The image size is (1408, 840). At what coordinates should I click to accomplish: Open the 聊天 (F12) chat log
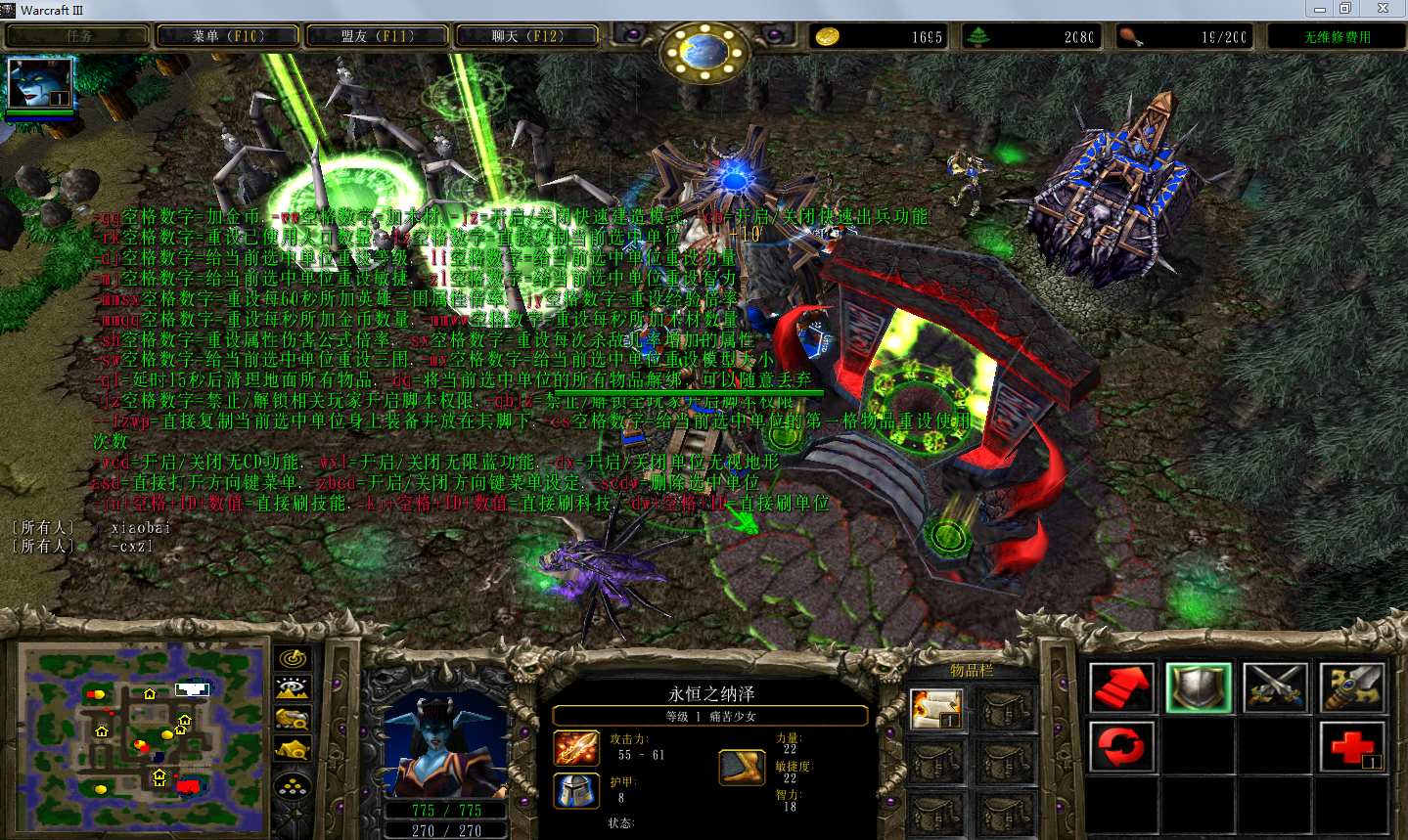click(x=527, y=36)
